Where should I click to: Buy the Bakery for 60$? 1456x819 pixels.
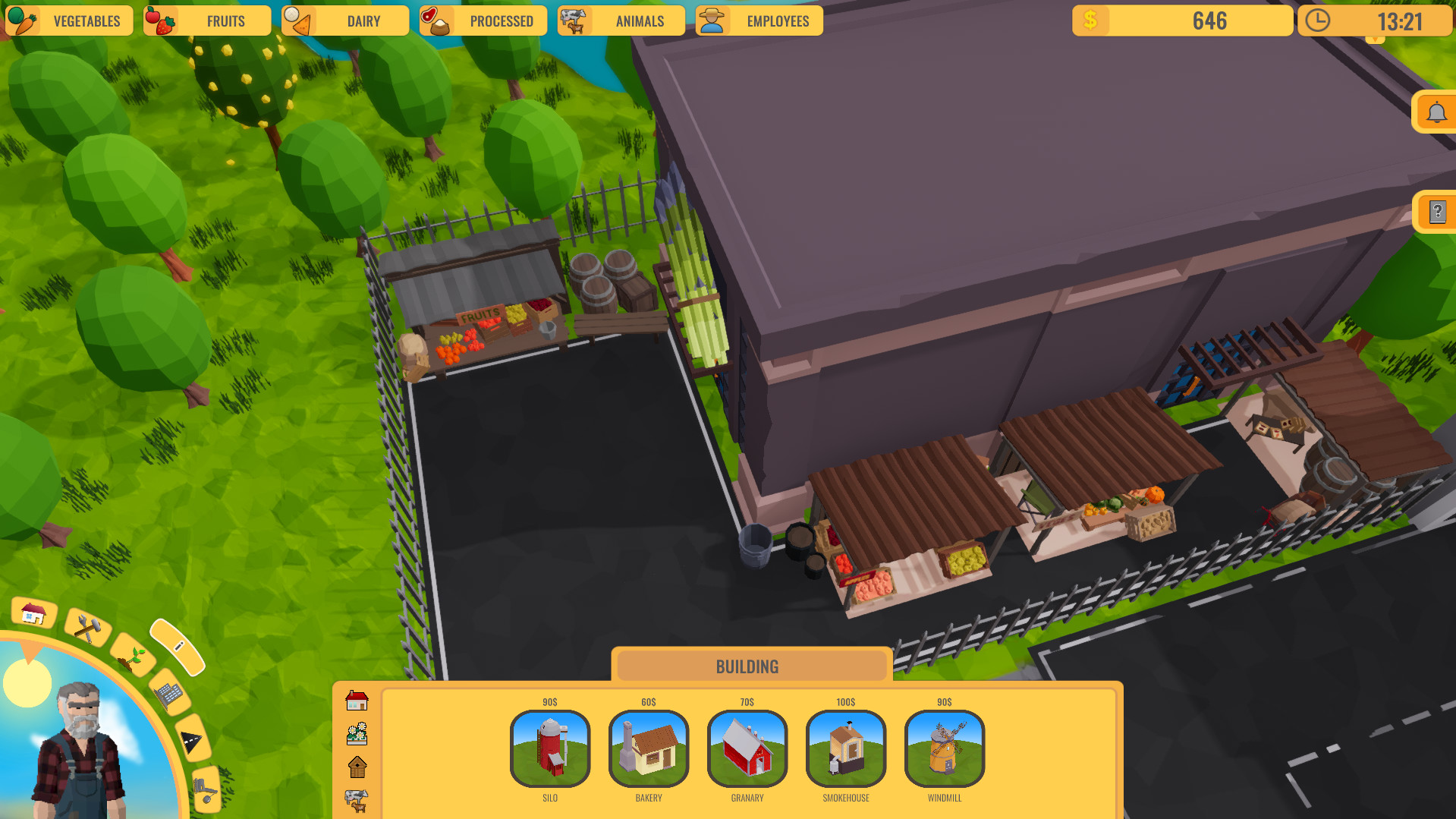[x=649, y=749]
